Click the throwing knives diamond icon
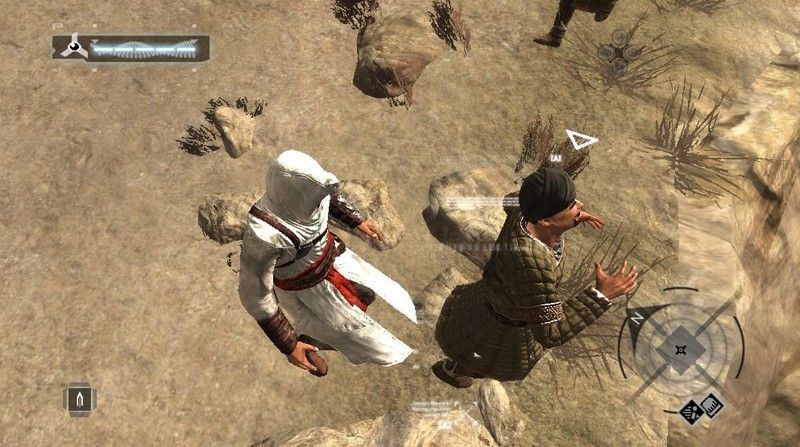The image size is (800, 447). click(691, 410)
